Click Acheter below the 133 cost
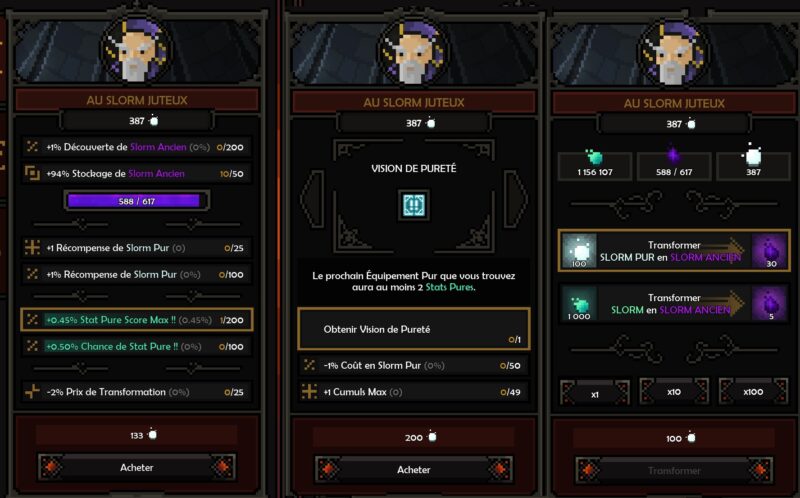Screen dimensions: 800x498 pyautogui.click(x=137, y=467)
